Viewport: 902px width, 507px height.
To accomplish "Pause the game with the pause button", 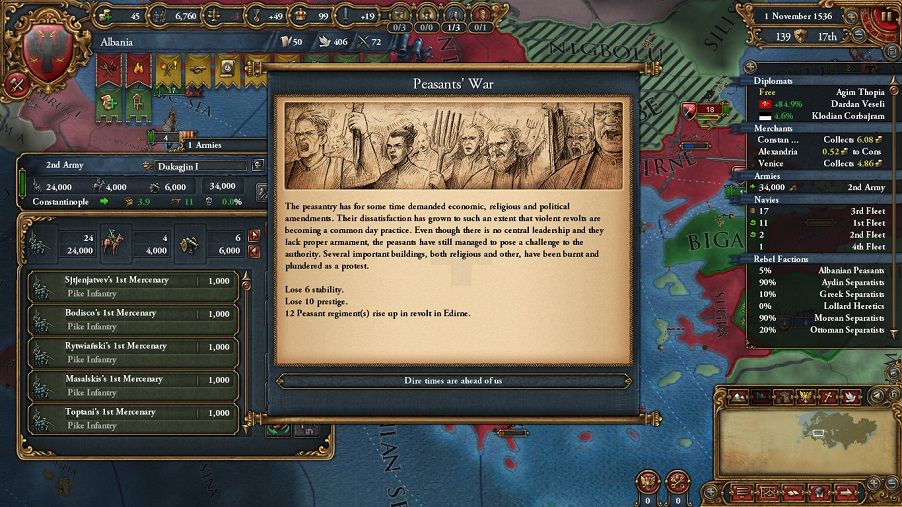I will tap(886, 17).
